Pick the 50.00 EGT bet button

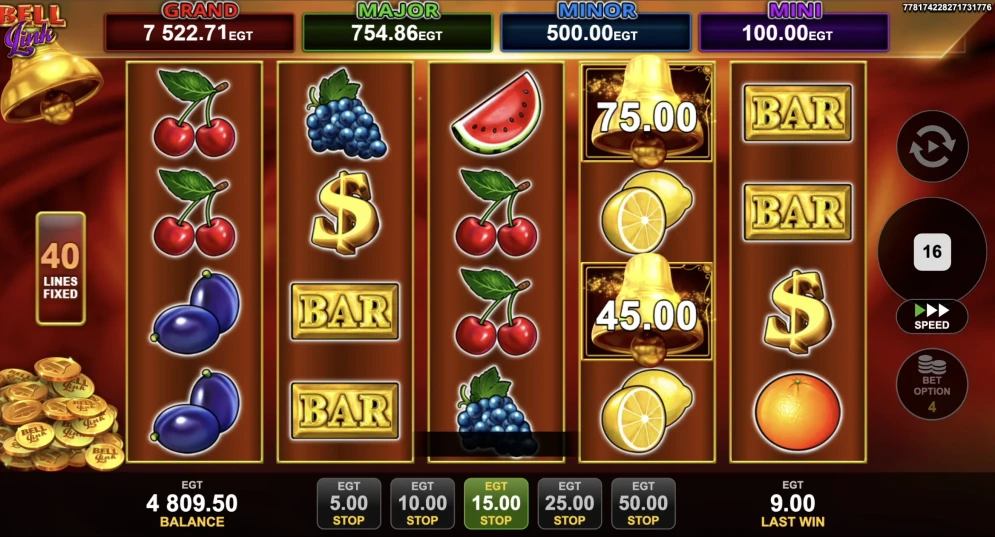click(643, 503)
